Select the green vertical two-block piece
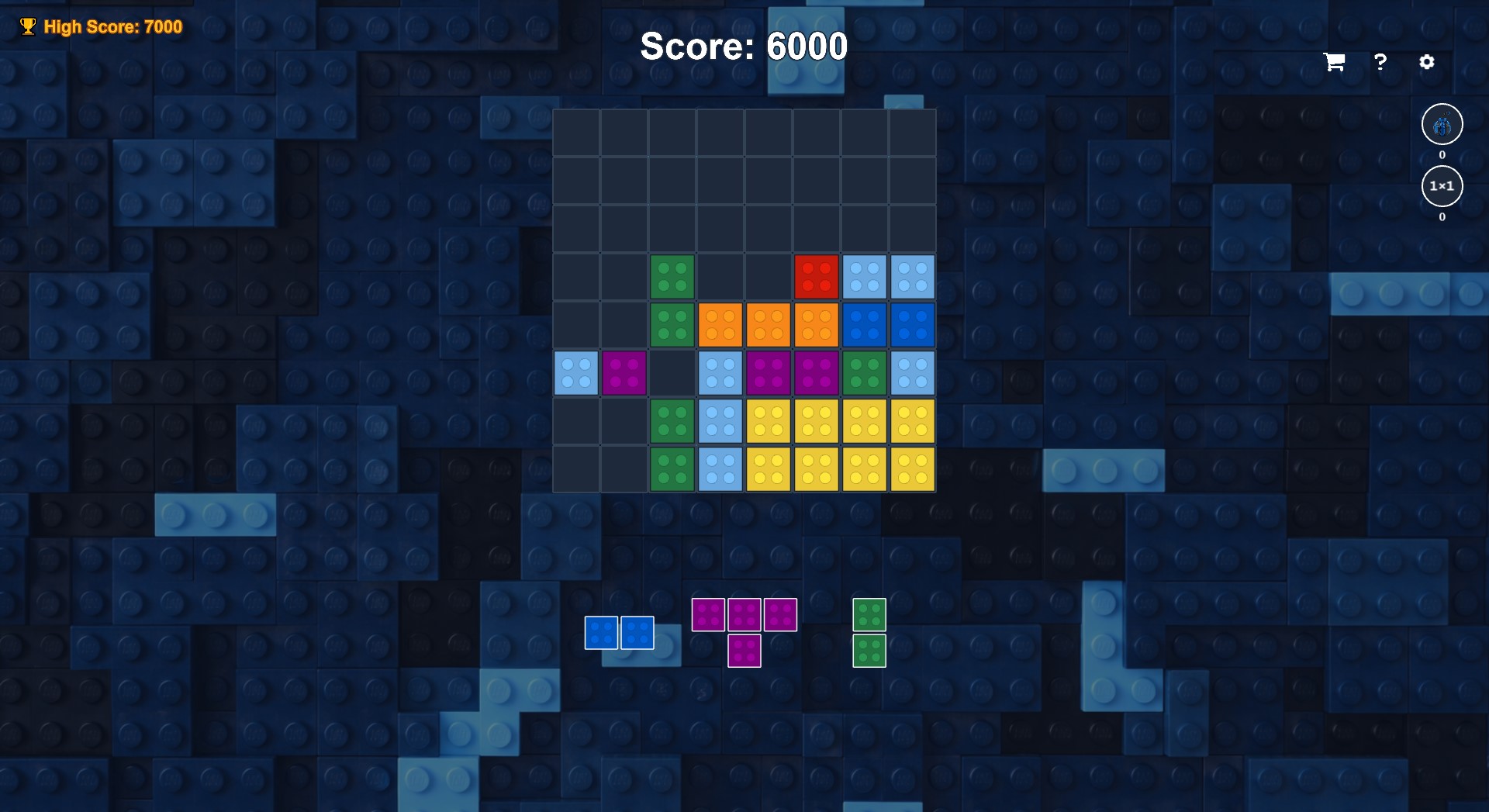 tap(869, 632)
